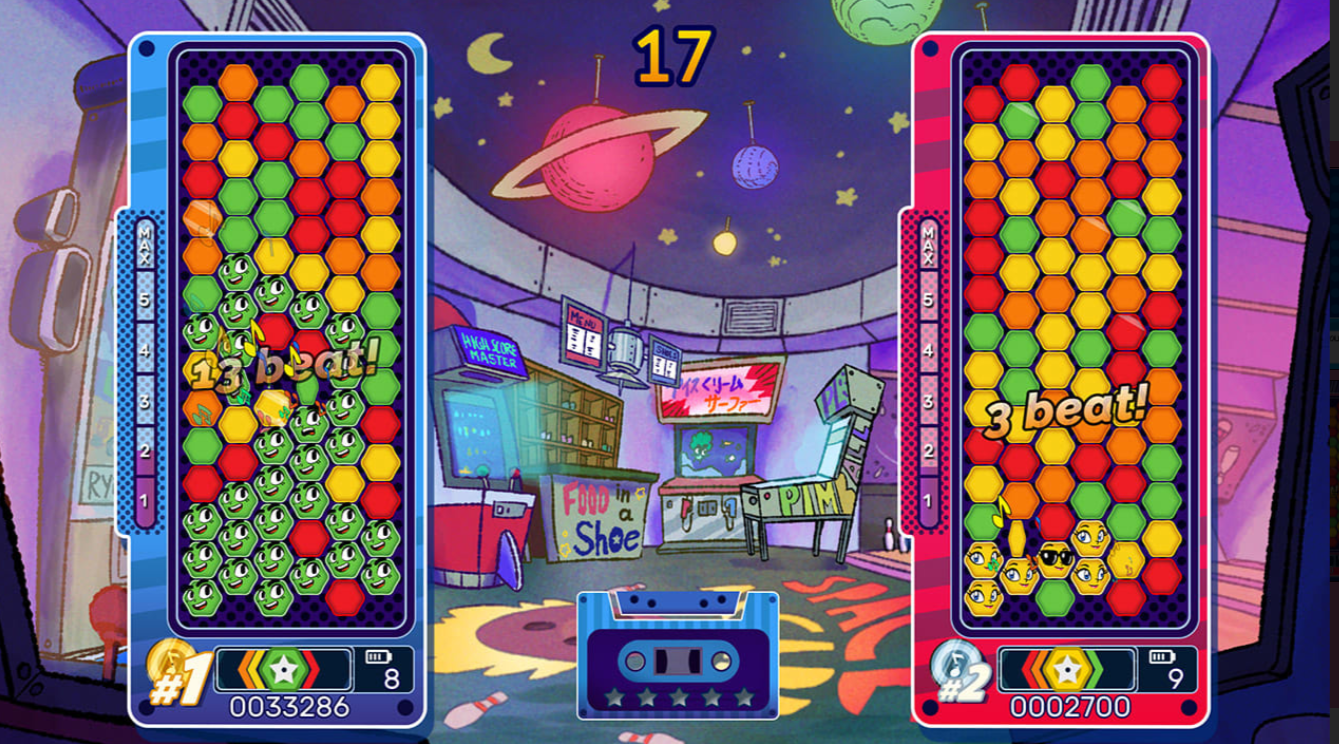This screenshot has height=744, width=1339.
Task: Select player 2's yellow star power badge
Action: [1067, 668]
